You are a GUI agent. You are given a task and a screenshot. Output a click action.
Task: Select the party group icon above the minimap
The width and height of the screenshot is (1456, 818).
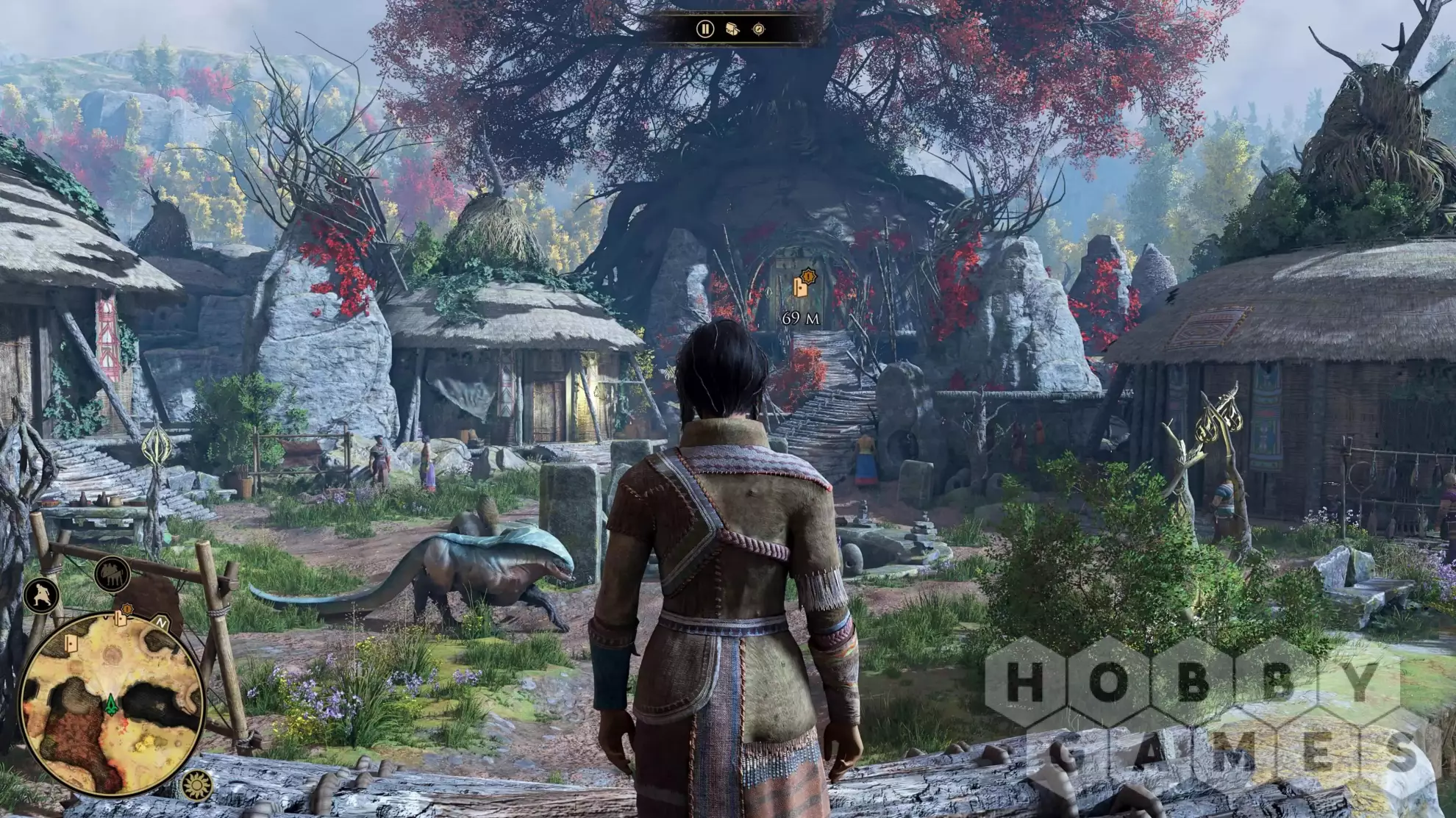(112, 575)
